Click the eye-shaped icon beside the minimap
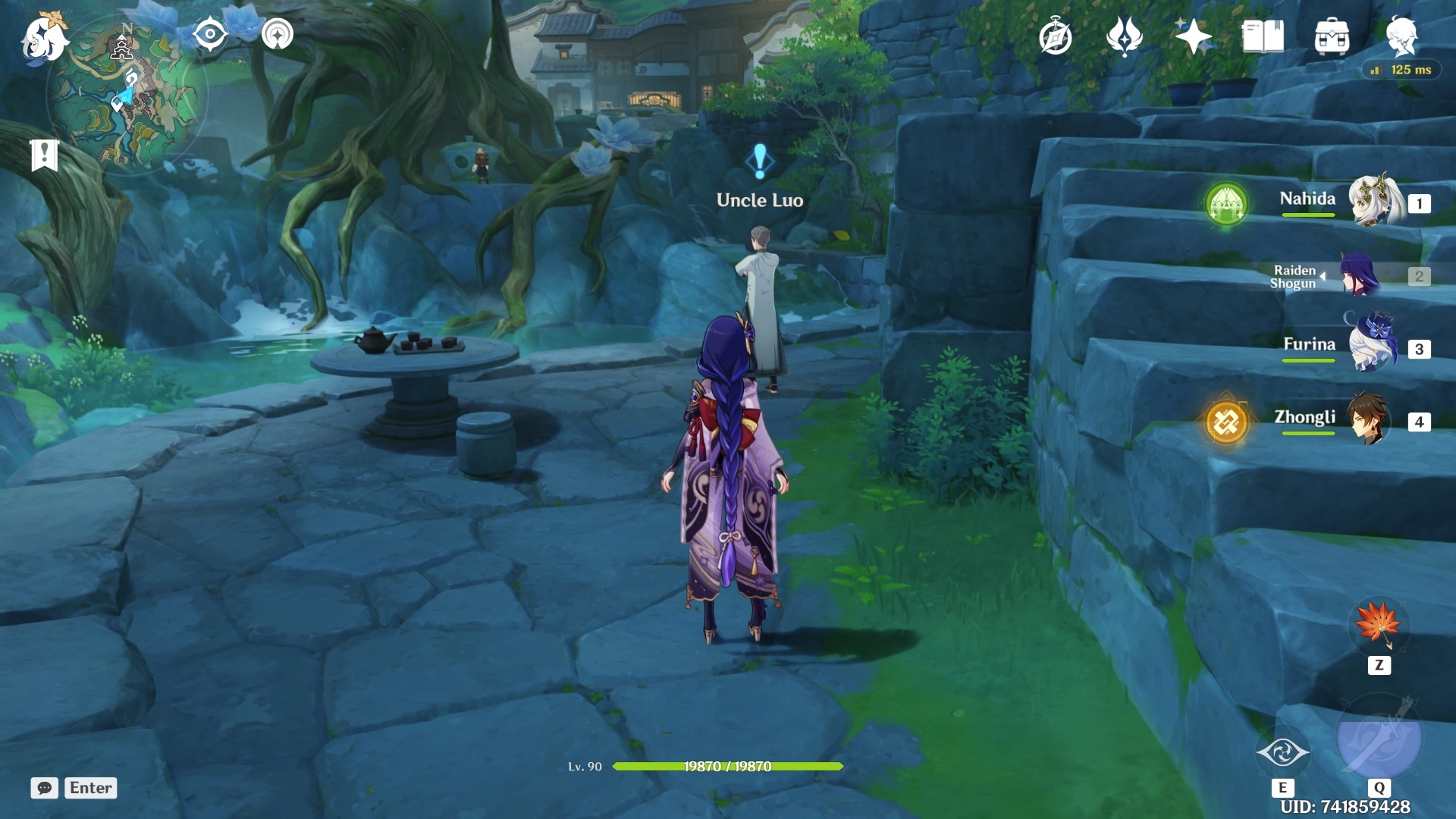 [210, 34]
